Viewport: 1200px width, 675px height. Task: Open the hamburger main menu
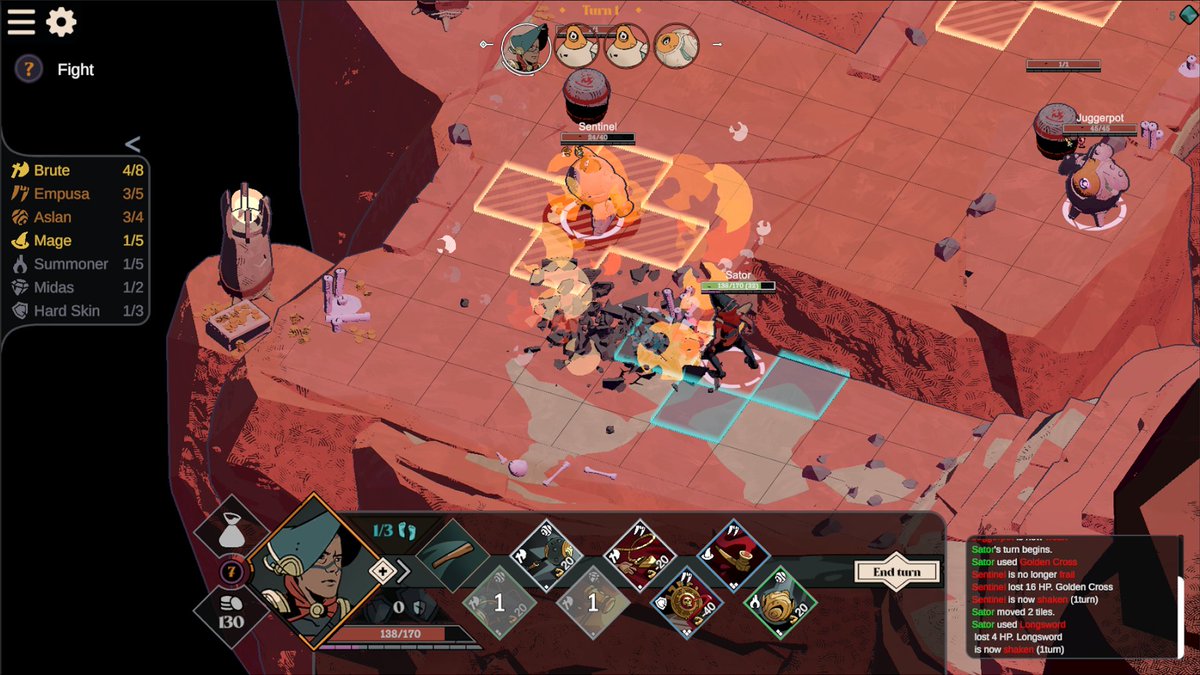[21, 22]
